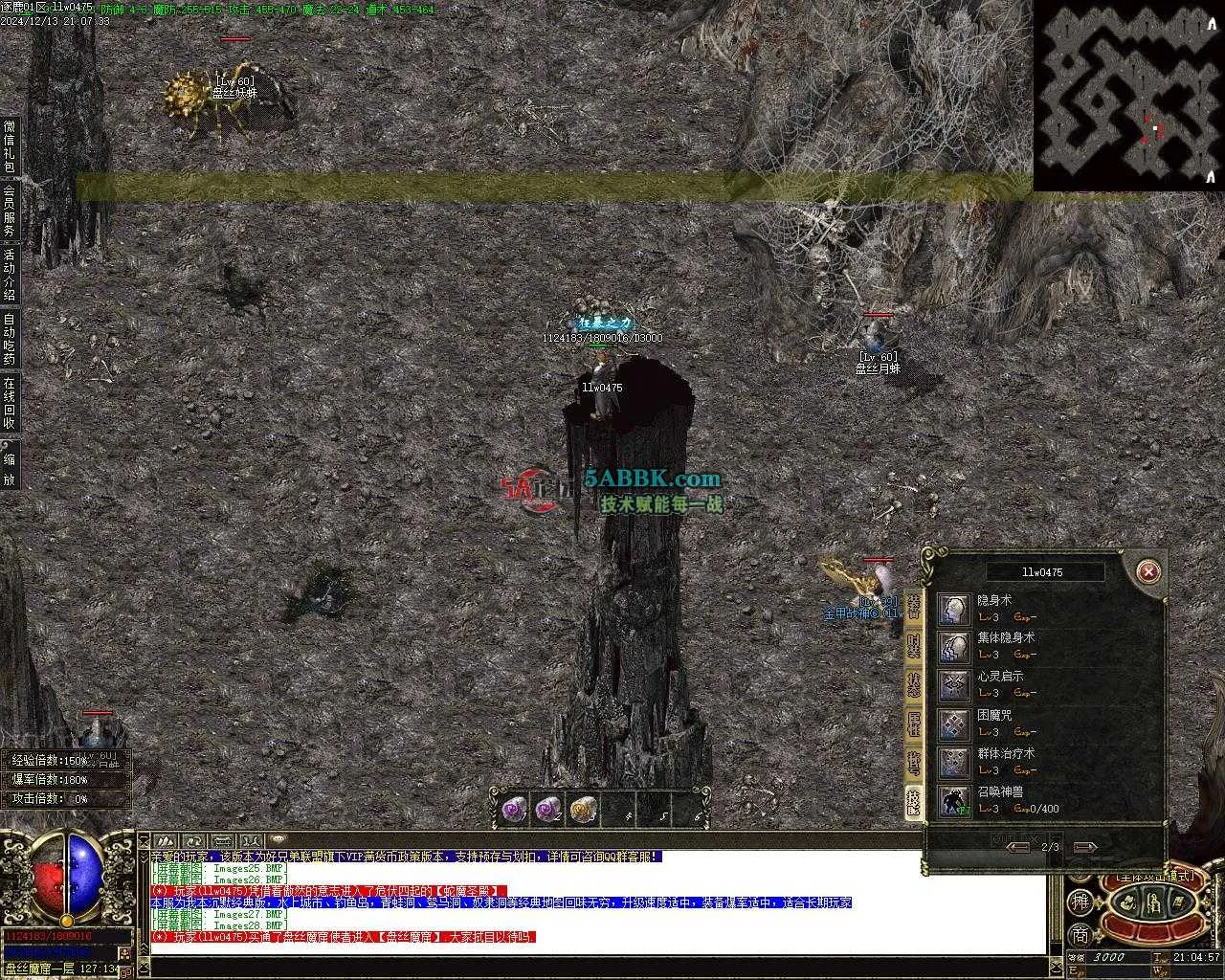The height and width of the screenshot is (980, 1225).
Task: Select the 隐身术 skill icon
Action: pyautogui.click(x=953, y=610)
